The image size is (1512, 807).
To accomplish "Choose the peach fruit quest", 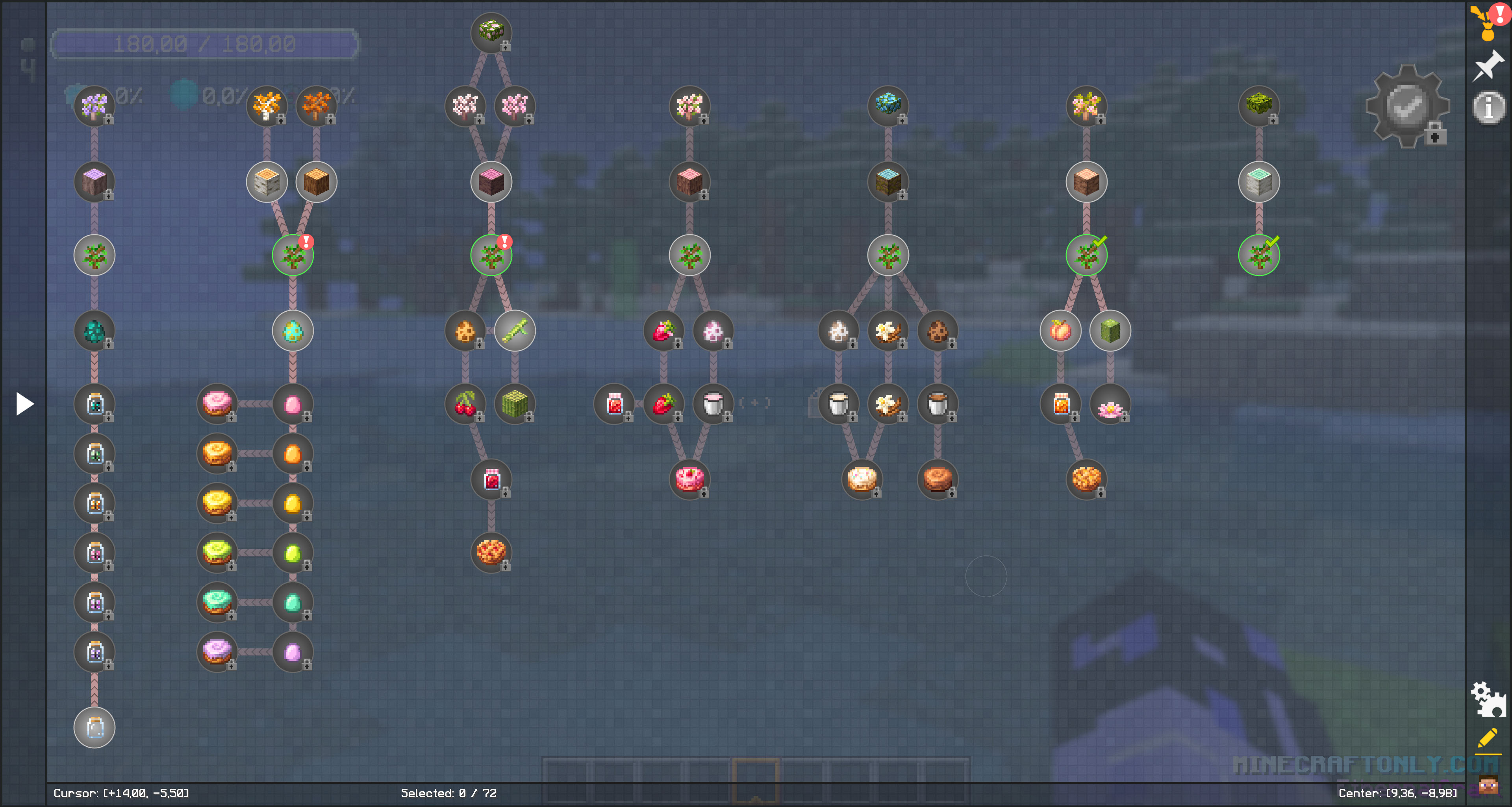I will tap(1060, 331).
